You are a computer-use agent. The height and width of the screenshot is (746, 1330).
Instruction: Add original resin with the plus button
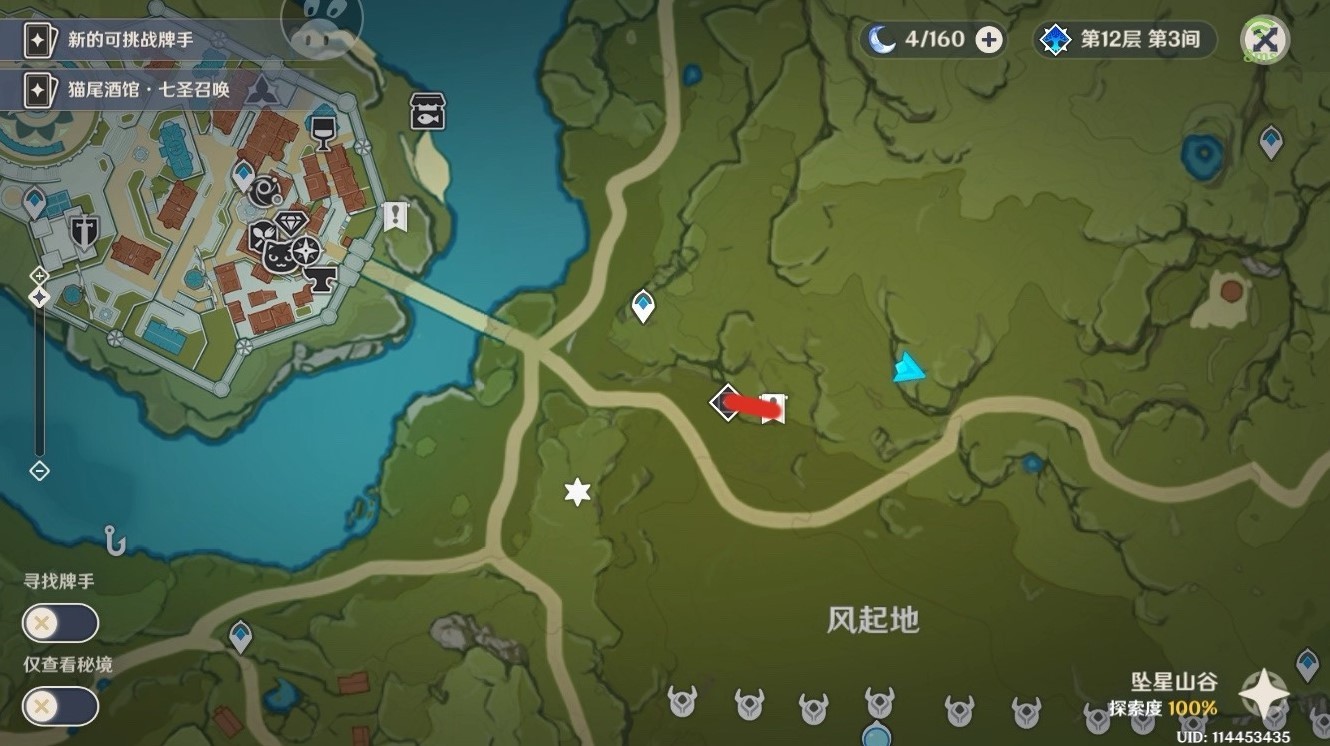tap(989, 40)
